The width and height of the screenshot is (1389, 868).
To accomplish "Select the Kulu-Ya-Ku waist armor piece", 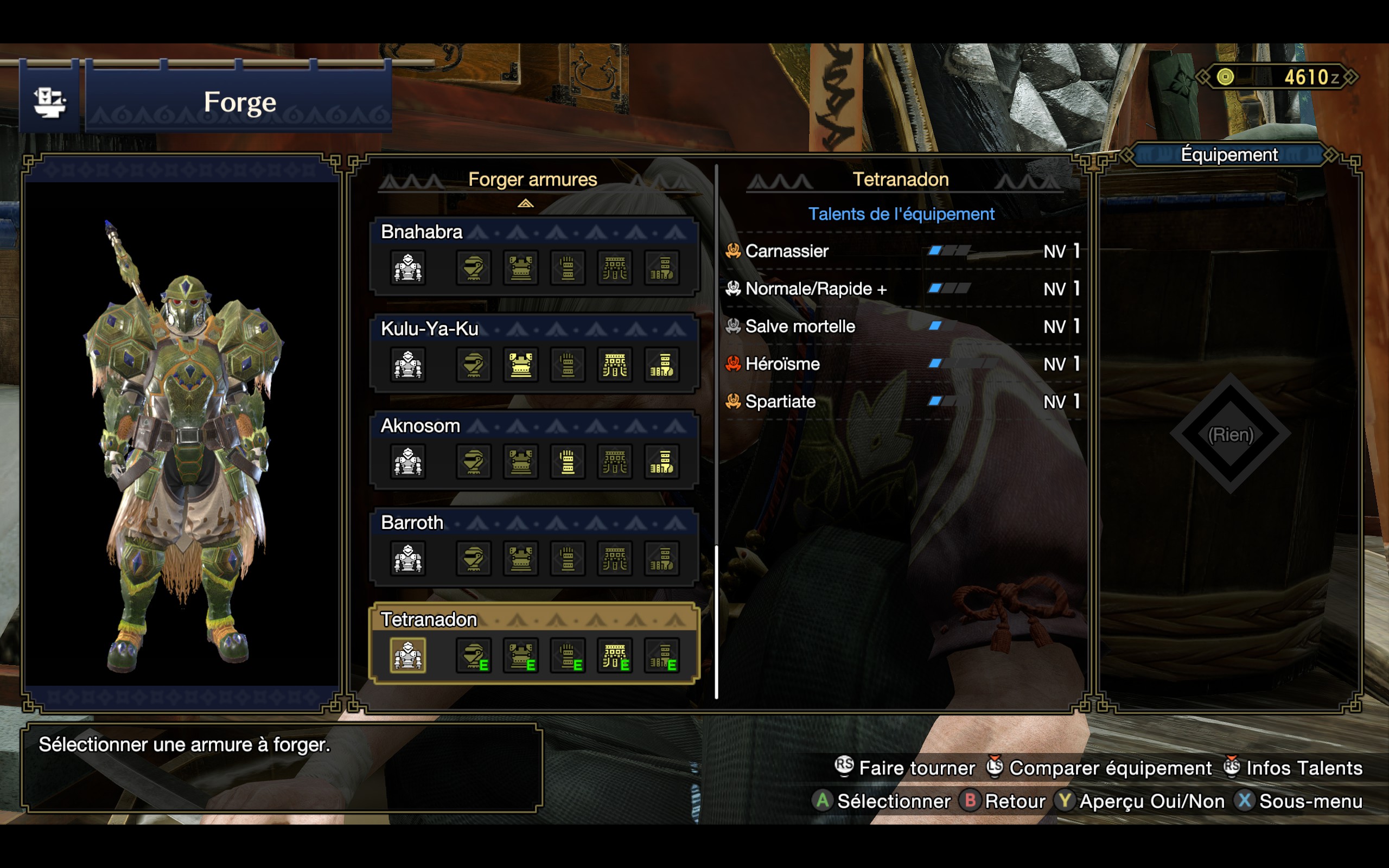I will pyautogui.click(x=615, y=365).
